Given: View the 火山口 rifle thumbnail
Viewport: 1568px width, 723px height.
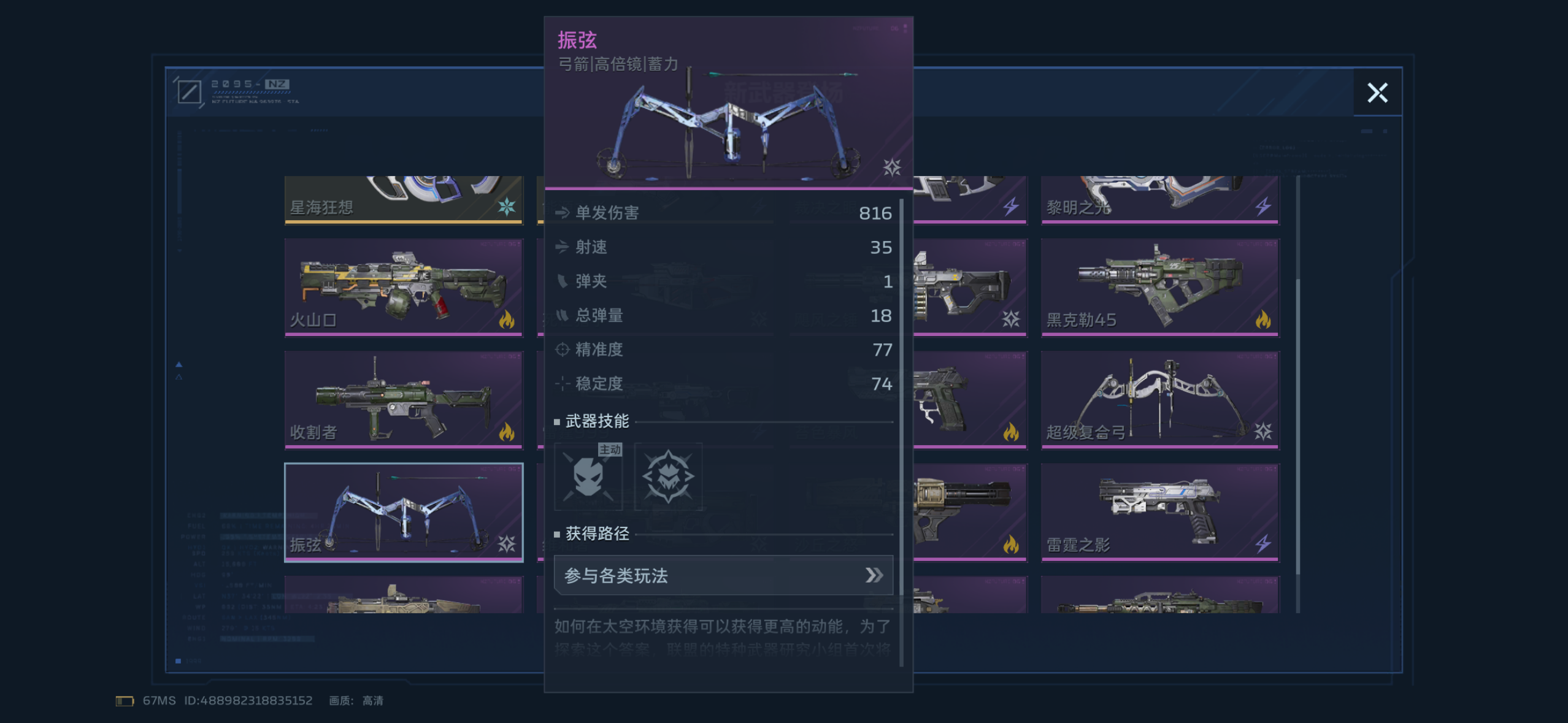Looking at the screenshot, I should (404, 285).
